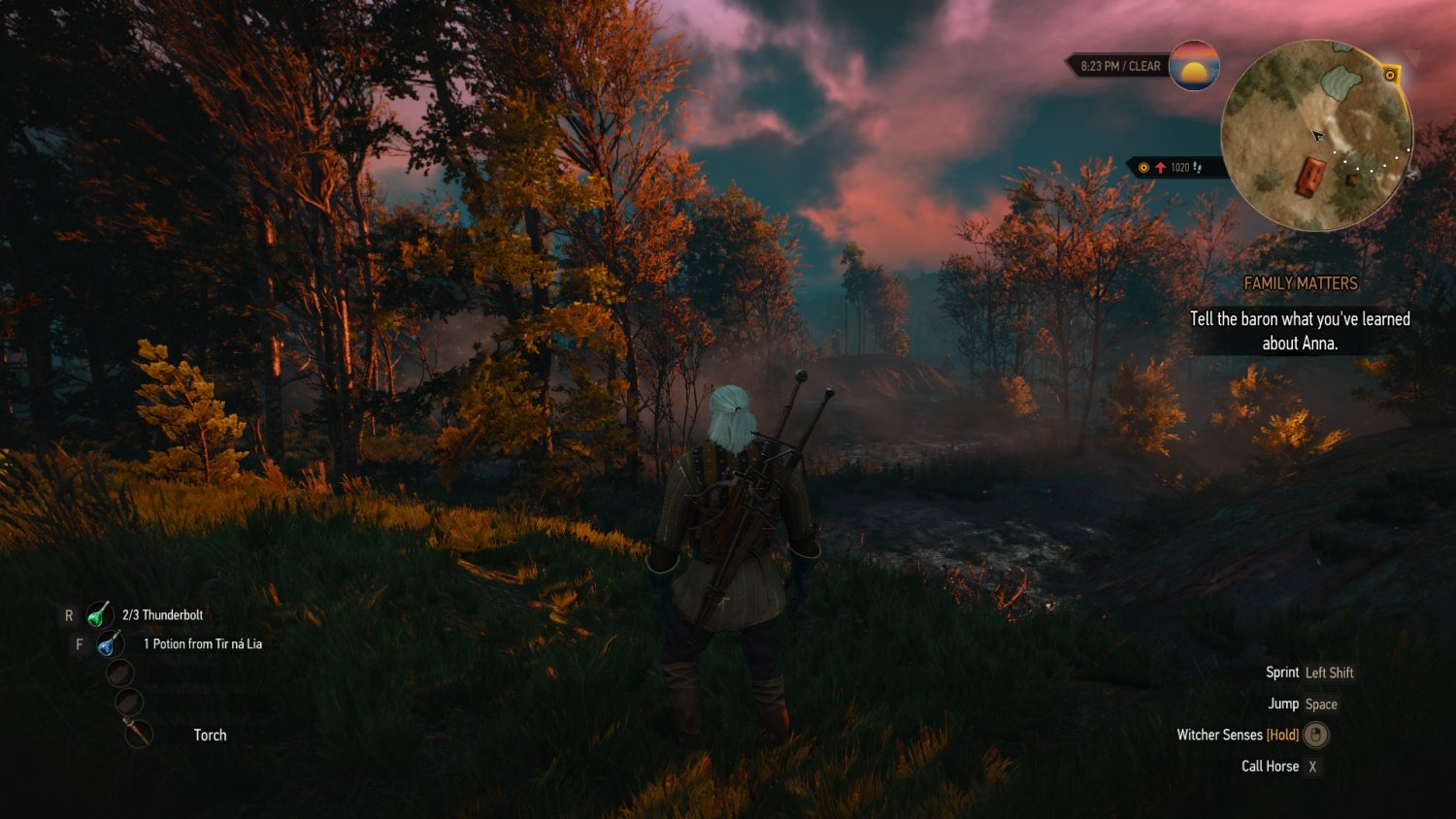Click the lake shown on the minimap
1456x819 pixels.
pos(1340,84)
